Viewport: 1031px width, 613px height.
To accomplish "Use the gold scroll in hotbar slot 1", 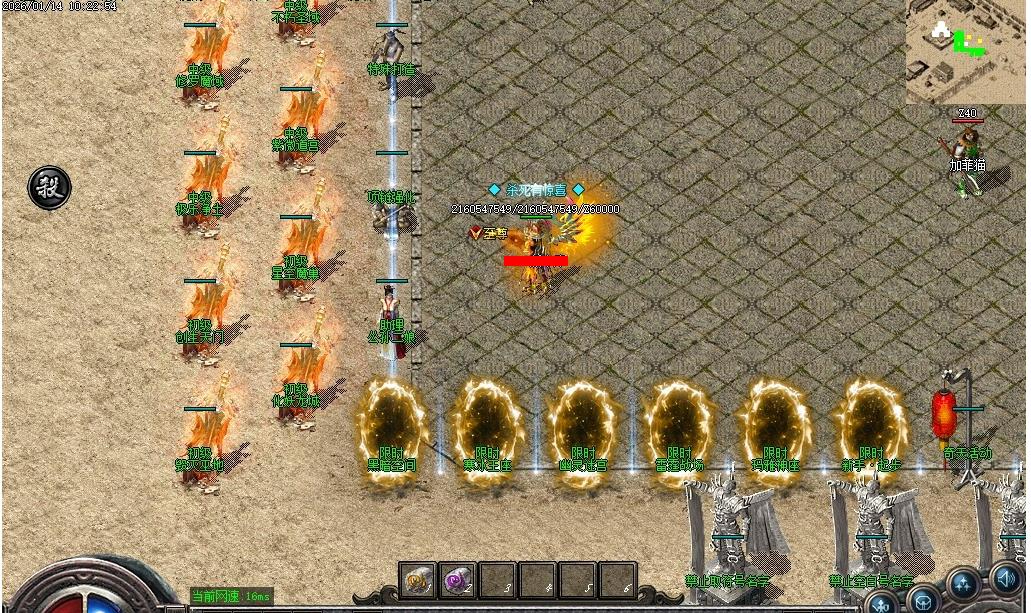I will 417,579.
